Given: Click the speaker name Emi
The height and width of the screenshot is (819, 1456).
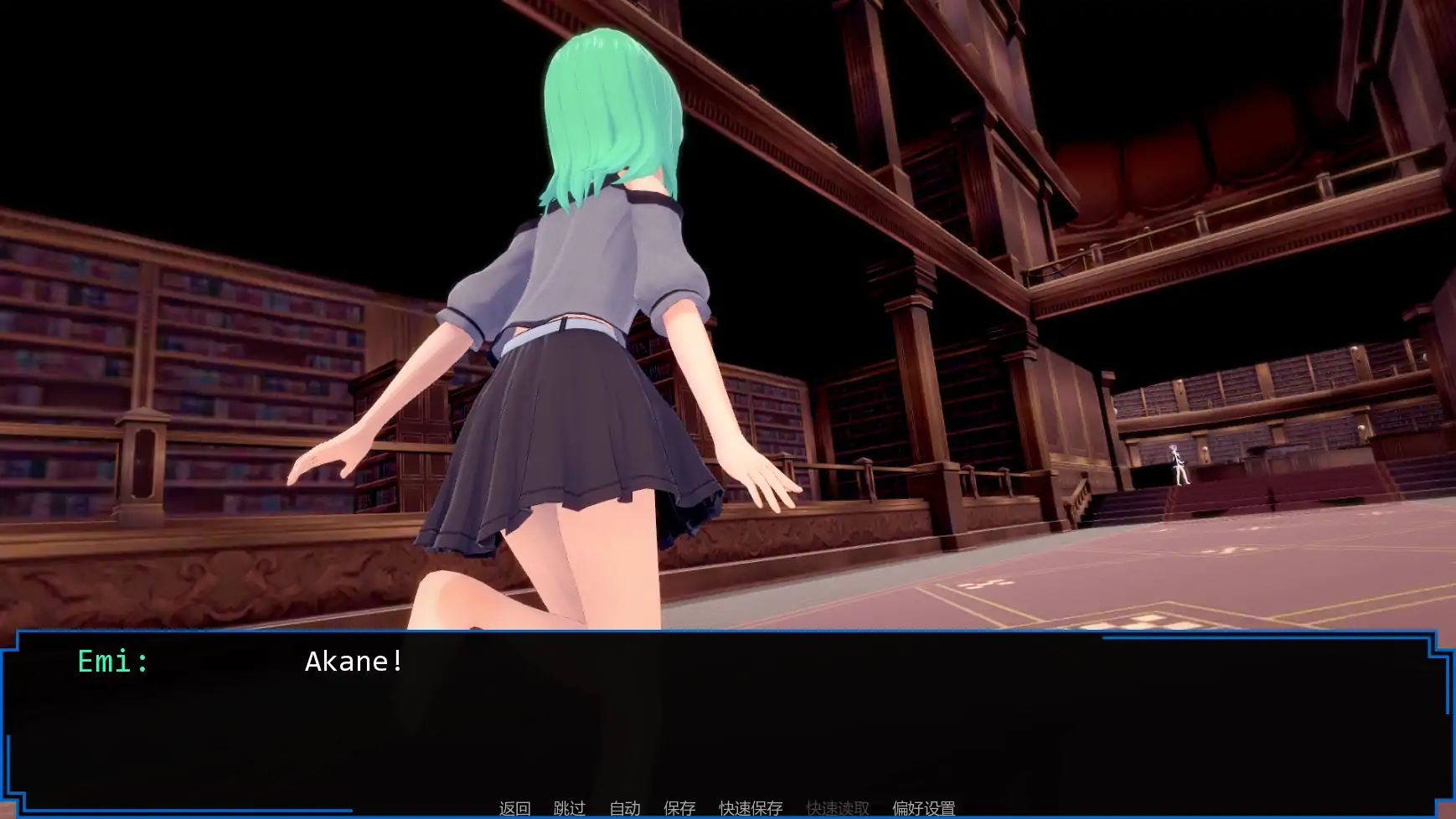Looking at the screenshot, I should (111, 662).
